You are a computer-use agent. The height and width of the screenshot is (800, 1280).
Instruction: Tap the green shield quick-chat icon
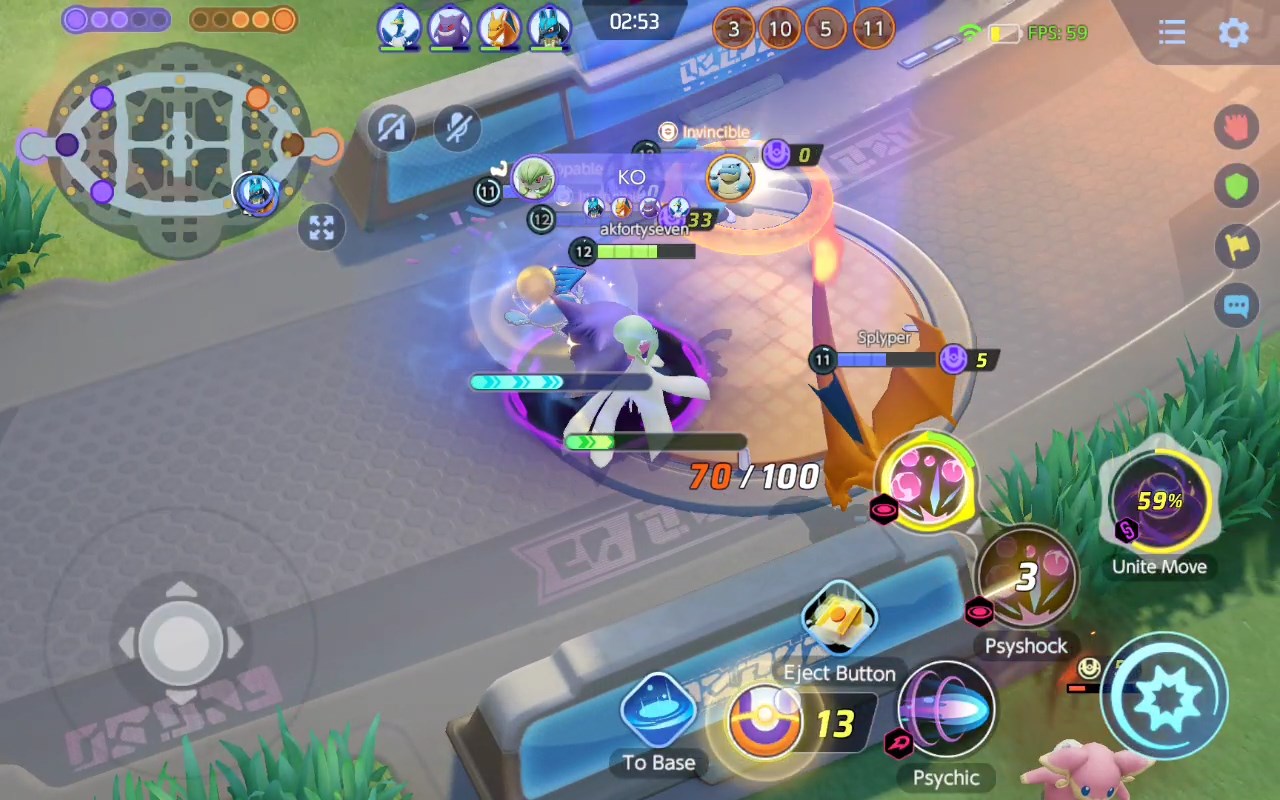coord(1237,186)
